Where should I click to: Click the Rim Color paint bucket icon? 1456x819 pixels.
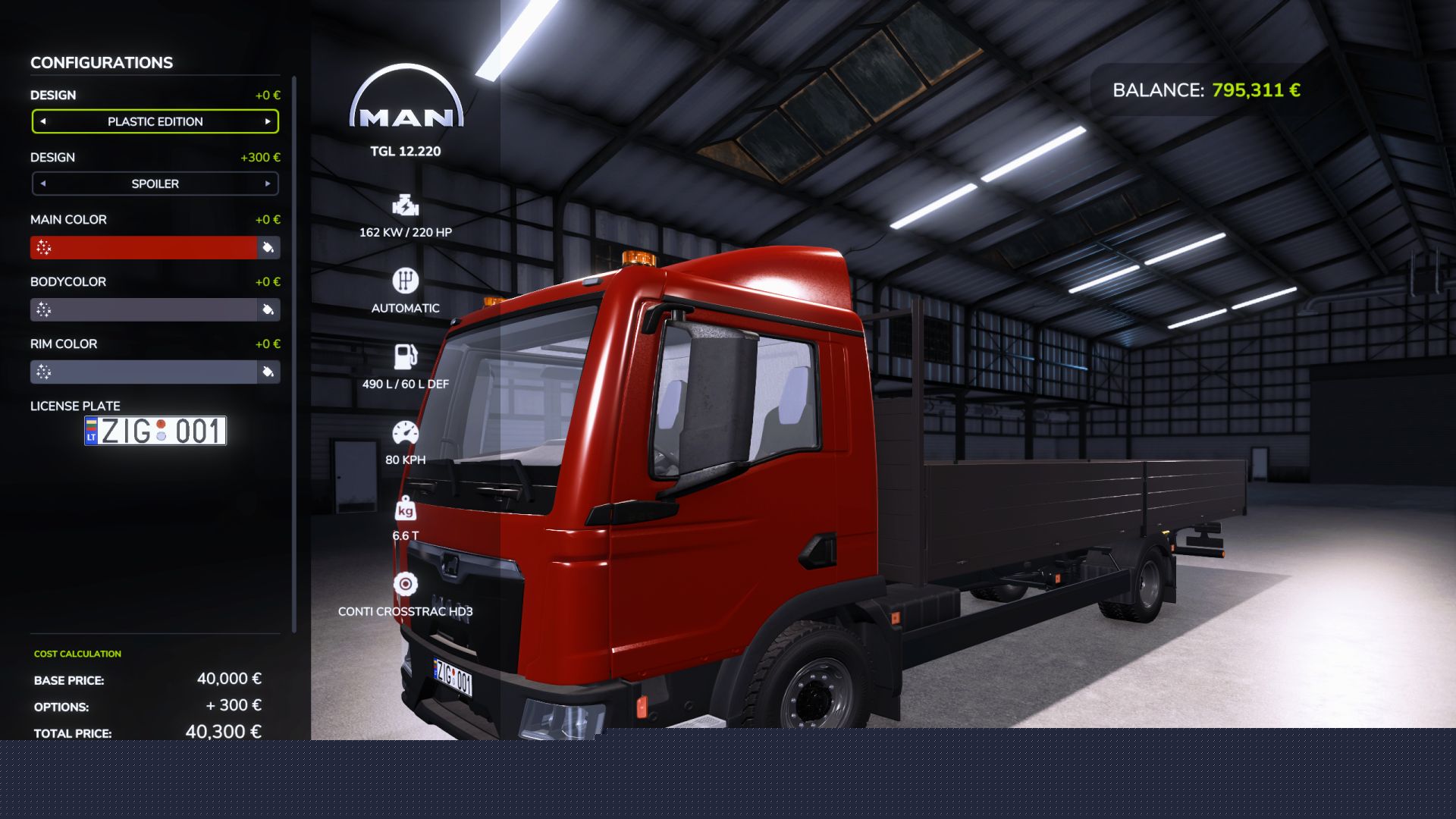[268, 372]
